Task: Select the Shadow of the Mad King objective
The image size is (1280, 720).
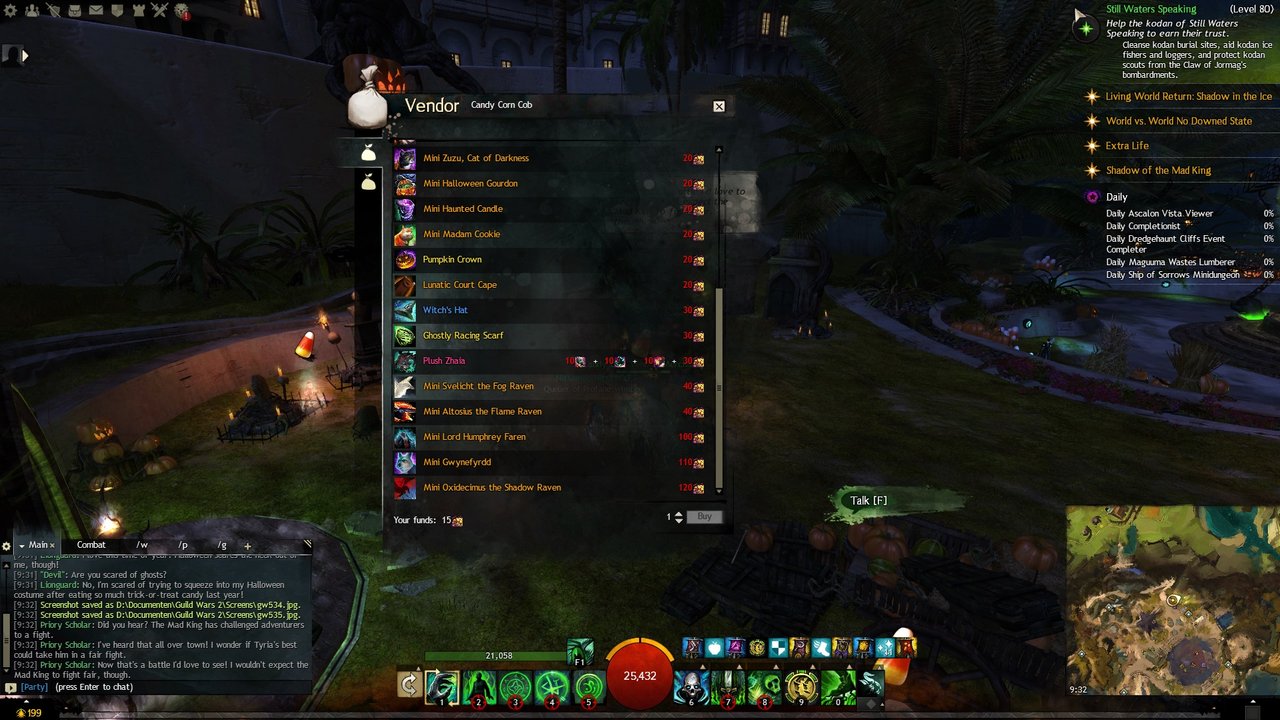Action: [x=1158, y=171]
